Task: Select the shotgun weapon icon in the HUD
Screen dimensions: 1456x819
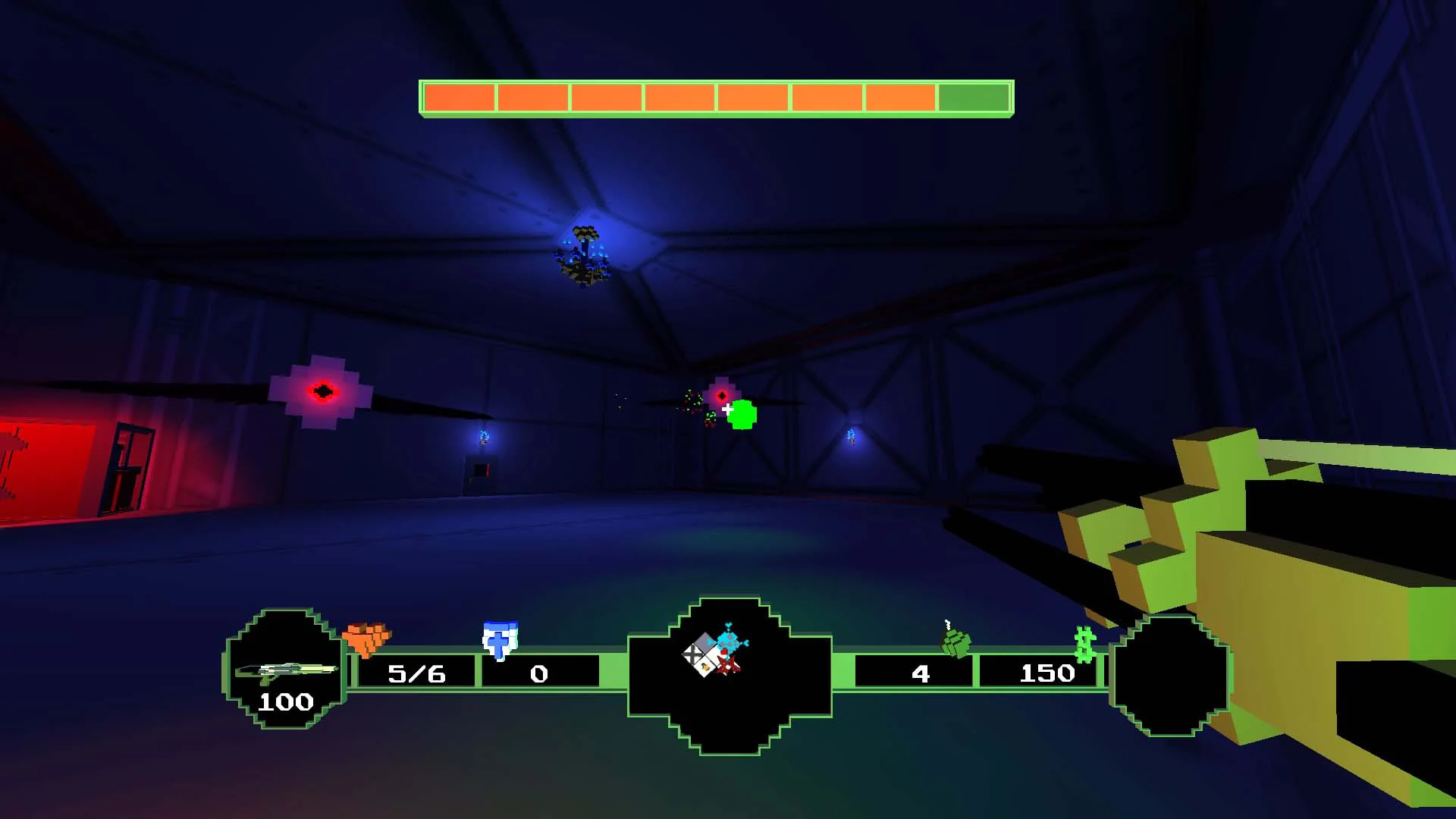Action: click(287, 670)
